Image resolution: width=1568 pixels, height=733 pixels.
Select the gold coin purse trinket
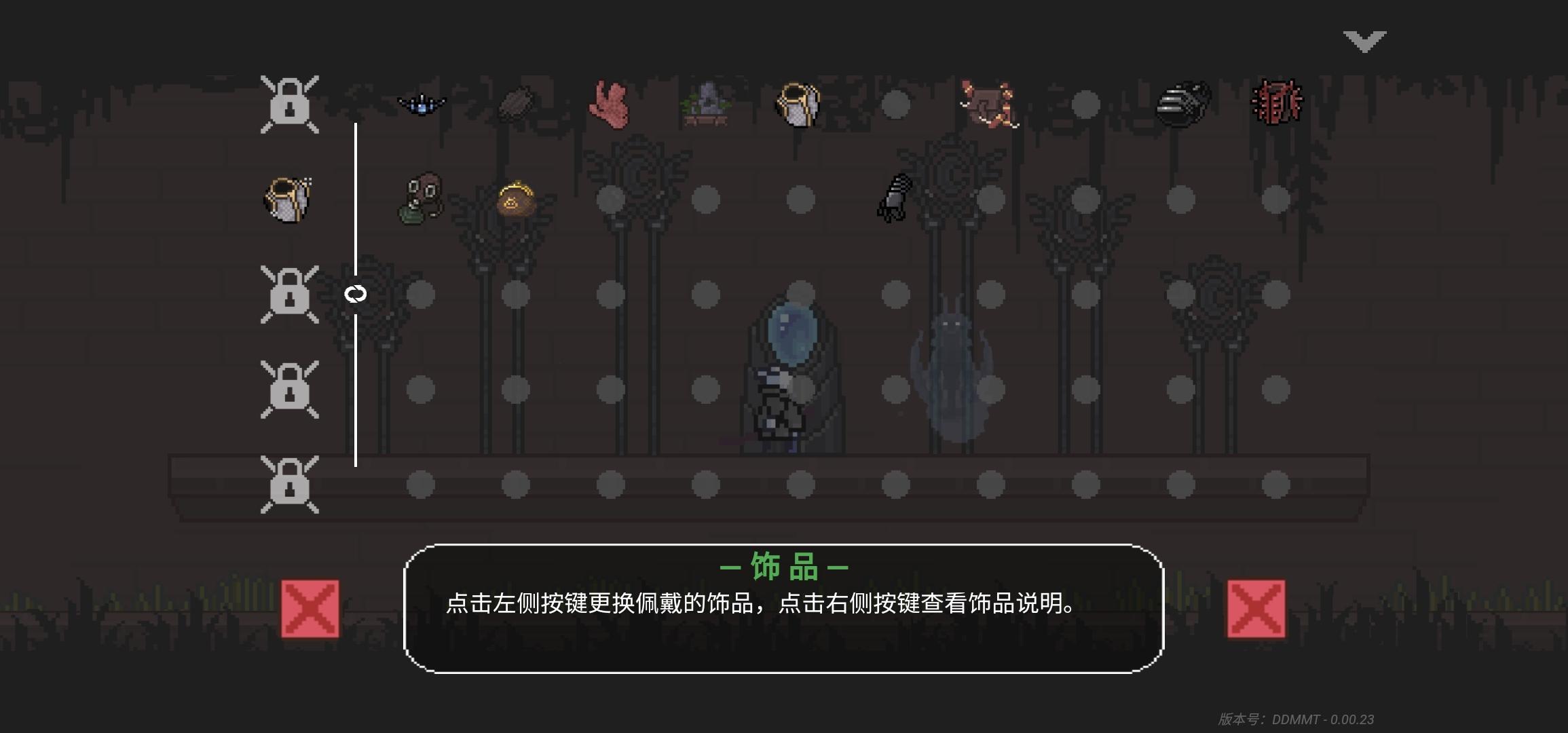pos(516,198)
